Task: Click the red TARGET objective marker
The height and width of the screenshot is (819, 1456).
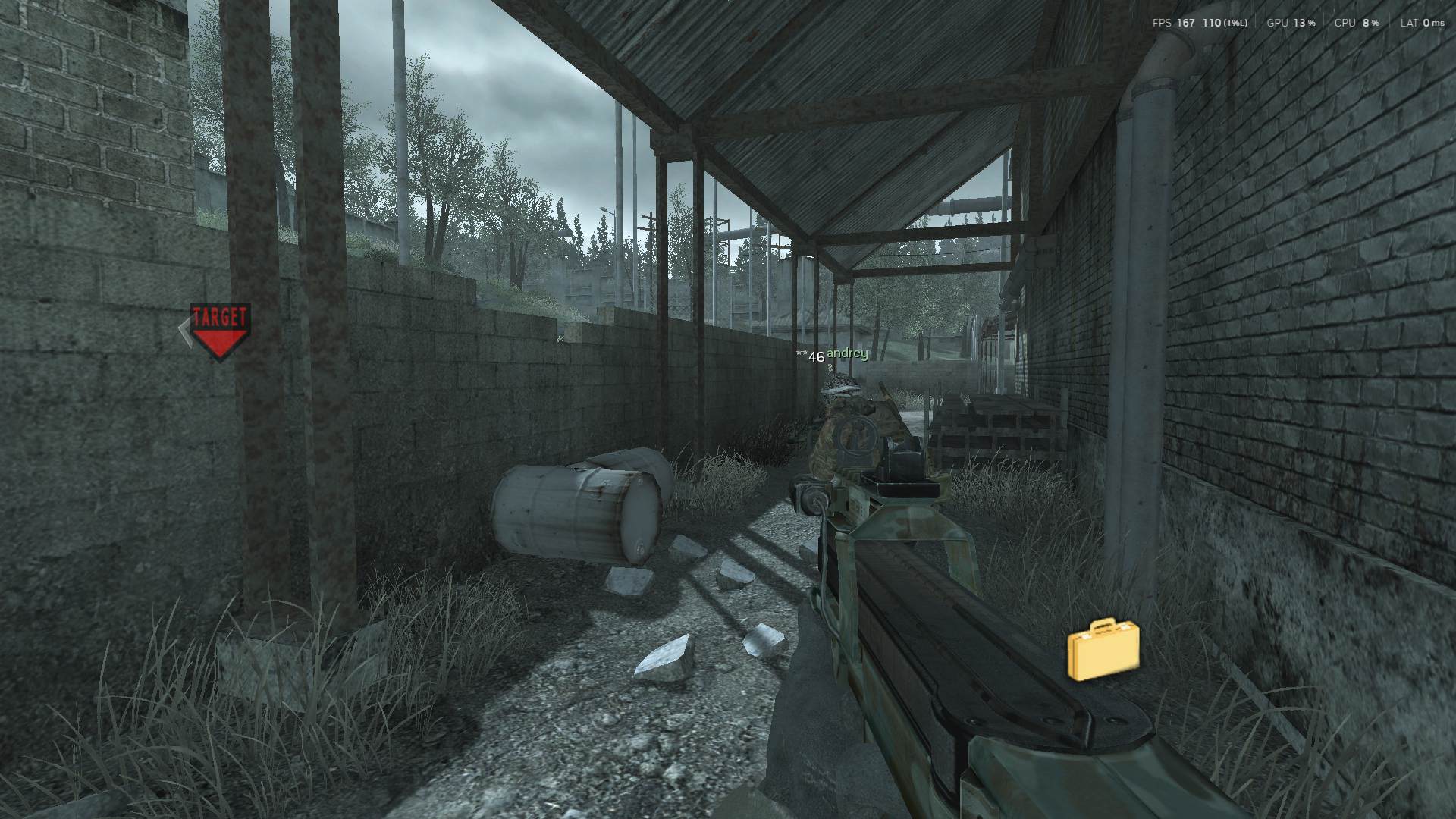Action: point(219,331)
